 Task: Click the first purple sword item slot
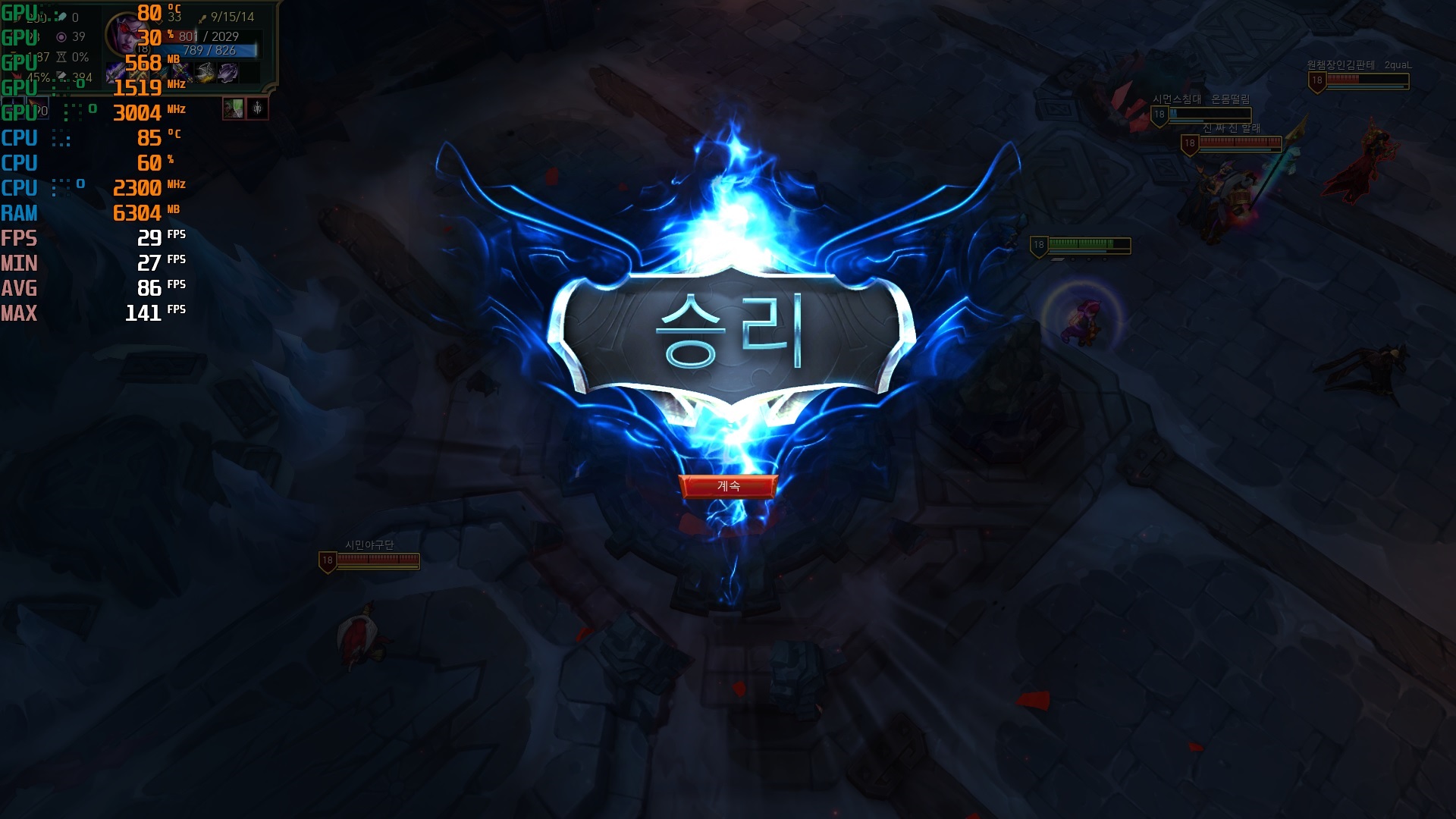pyautogui.click(x=115, y=73)
